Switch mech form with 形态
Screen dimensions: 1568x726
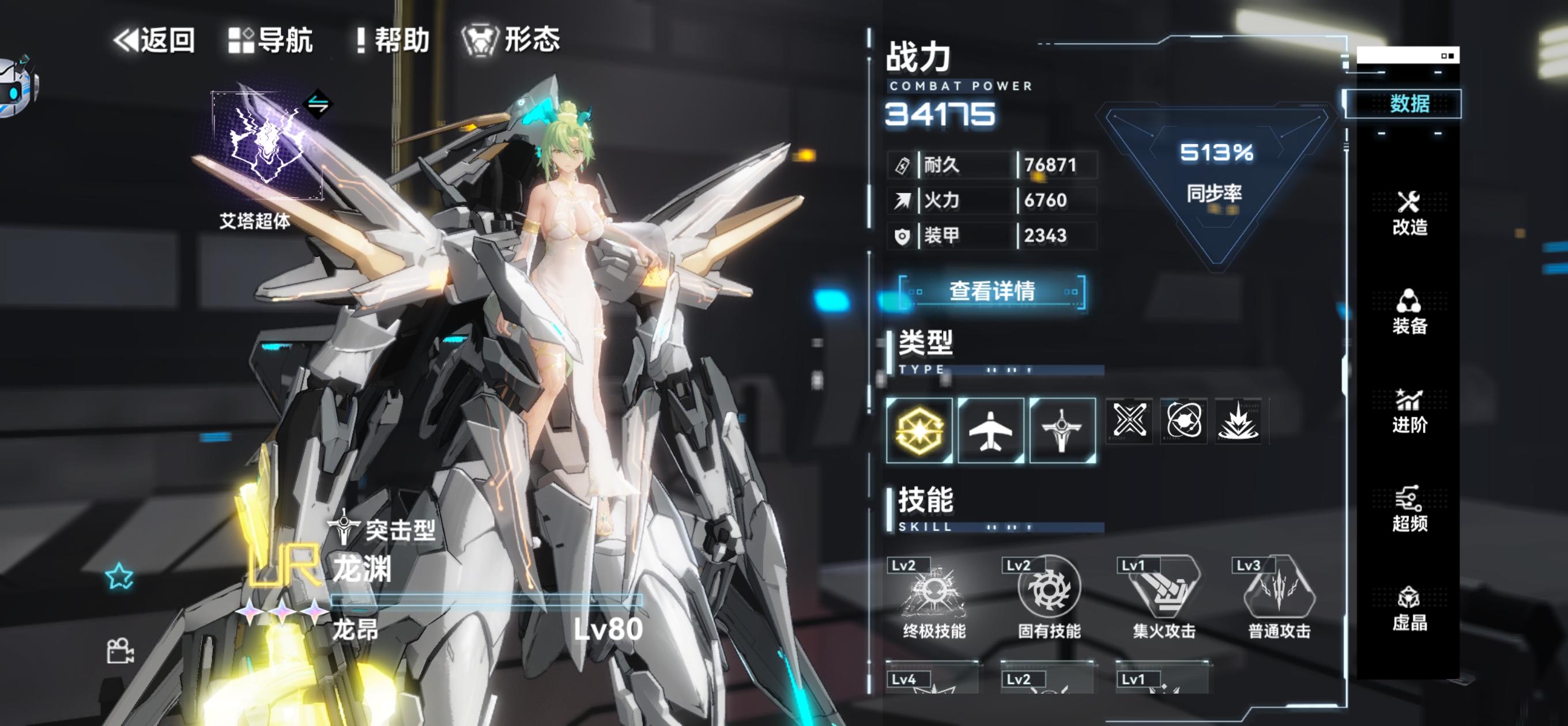pyautogui.click(x=511, y=40)
